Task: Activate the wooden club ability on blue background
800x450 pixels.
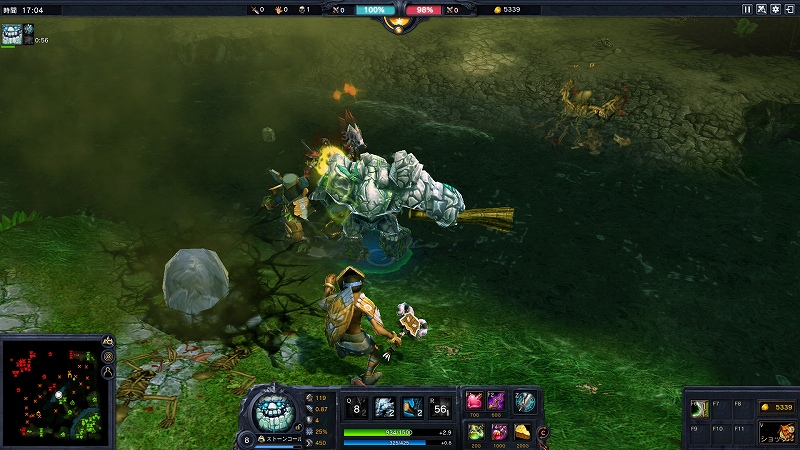Action: point(412,406)
